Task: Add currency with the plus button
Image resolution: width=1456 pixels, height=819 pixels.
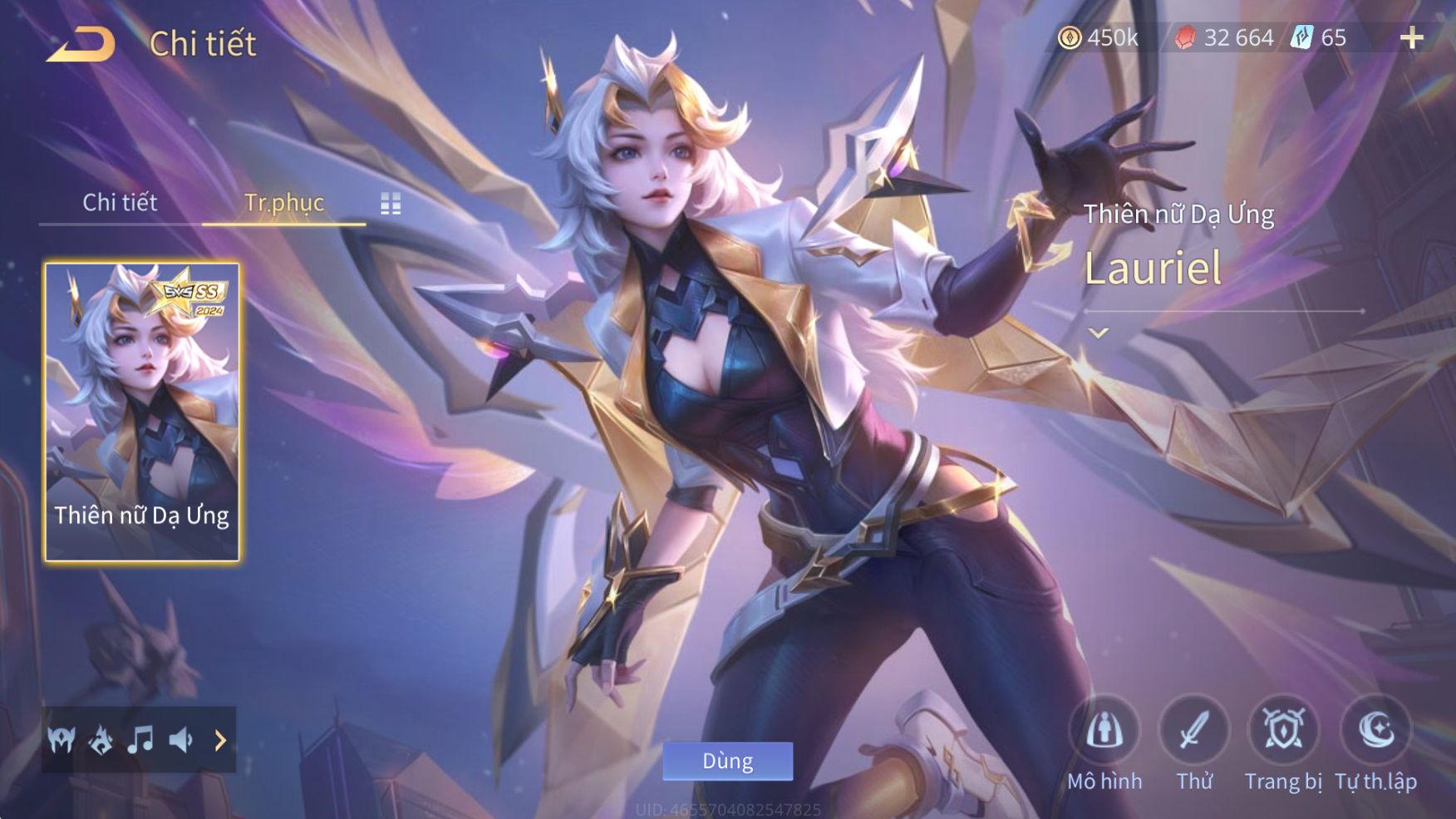Action: coord(1411,38)
